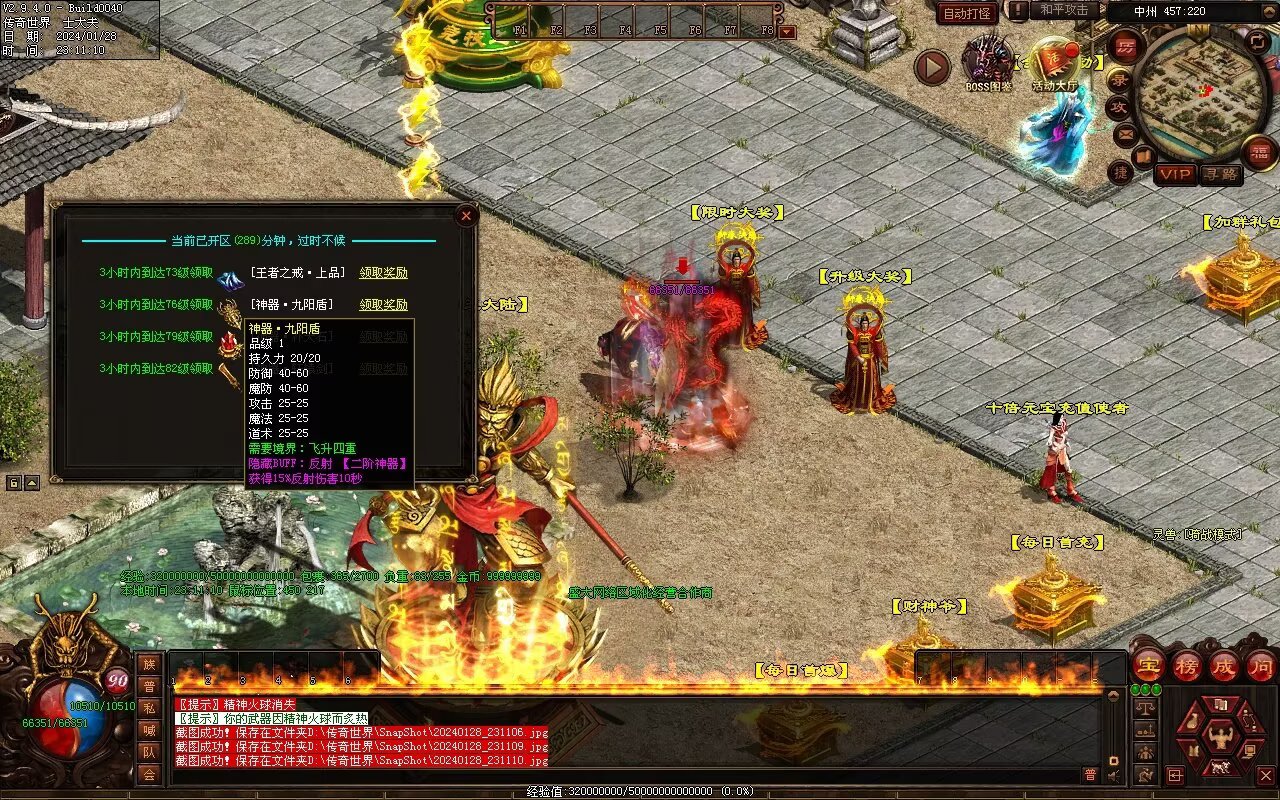The height and width of the screenshot is (800, 1280).
Task: Click the round play arrow button
Action: click(932, 67)
